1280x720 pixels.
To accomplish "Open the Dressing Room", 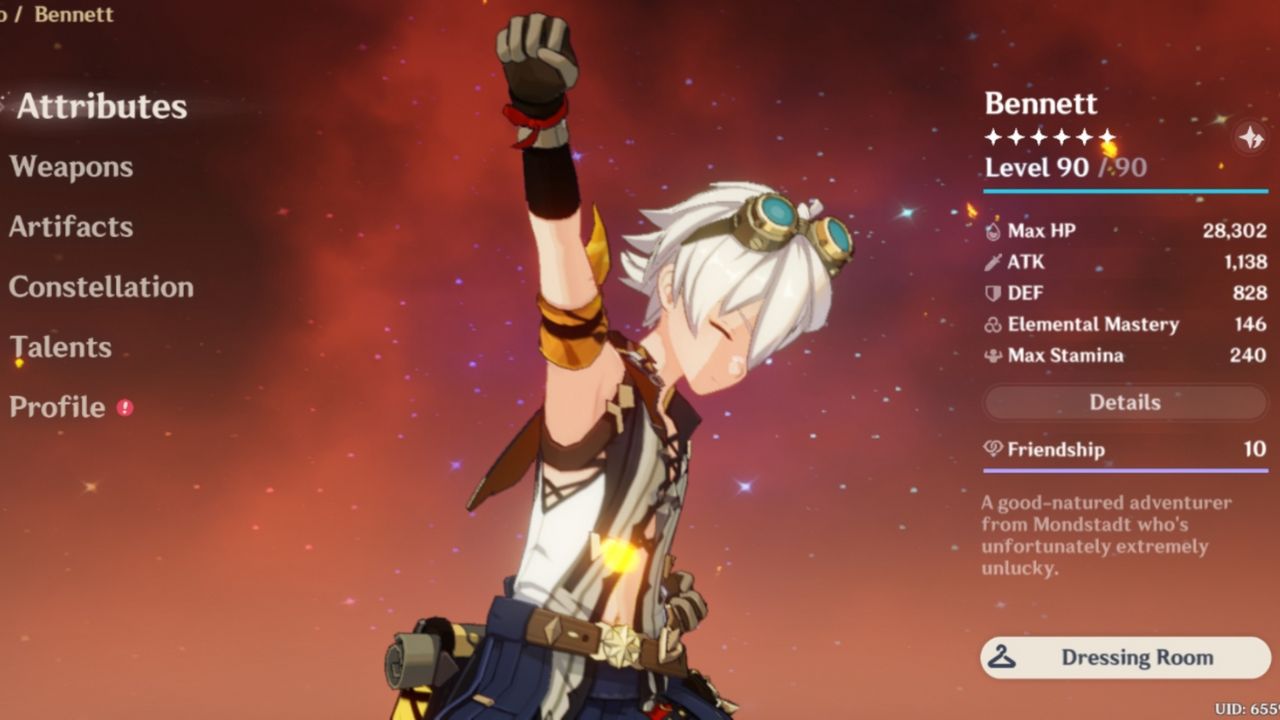I will [1124, 658].
